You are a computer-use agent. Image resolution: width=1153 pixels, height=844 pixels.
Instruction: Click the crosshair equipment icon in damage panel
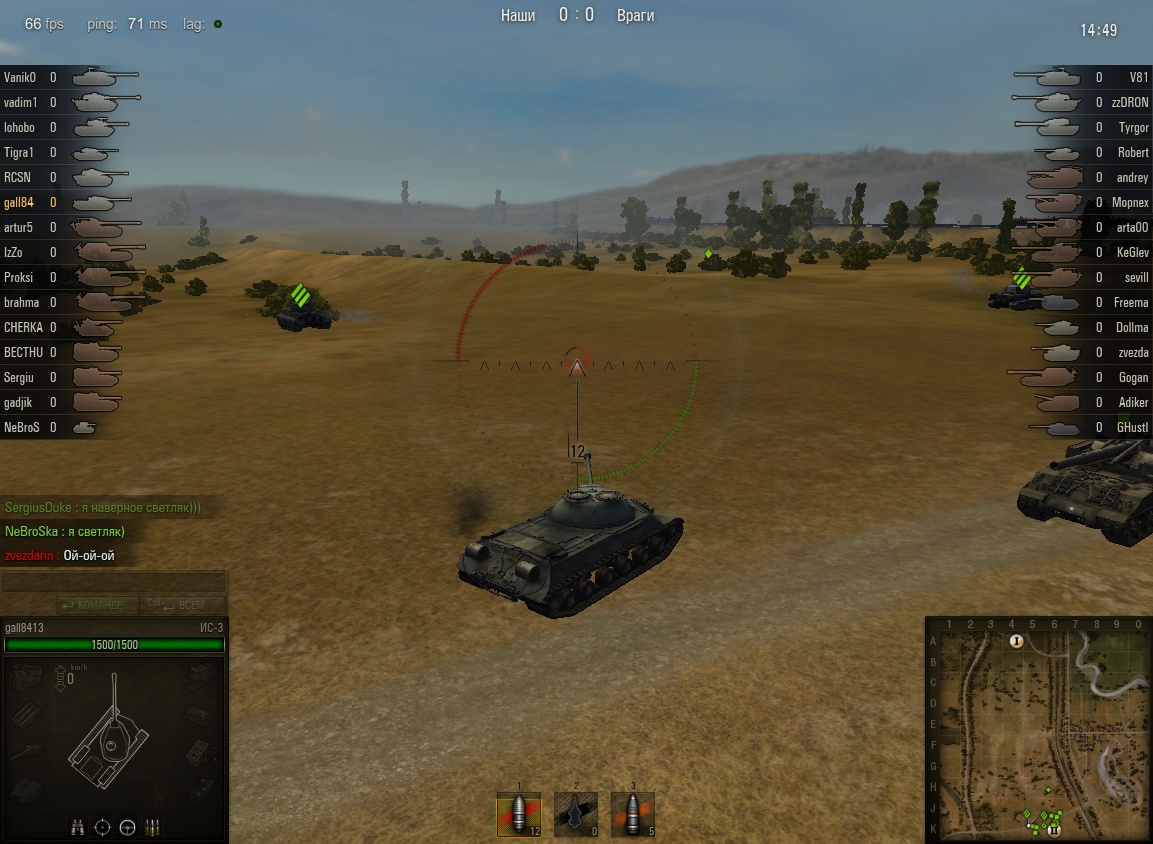tap(102, 827)
